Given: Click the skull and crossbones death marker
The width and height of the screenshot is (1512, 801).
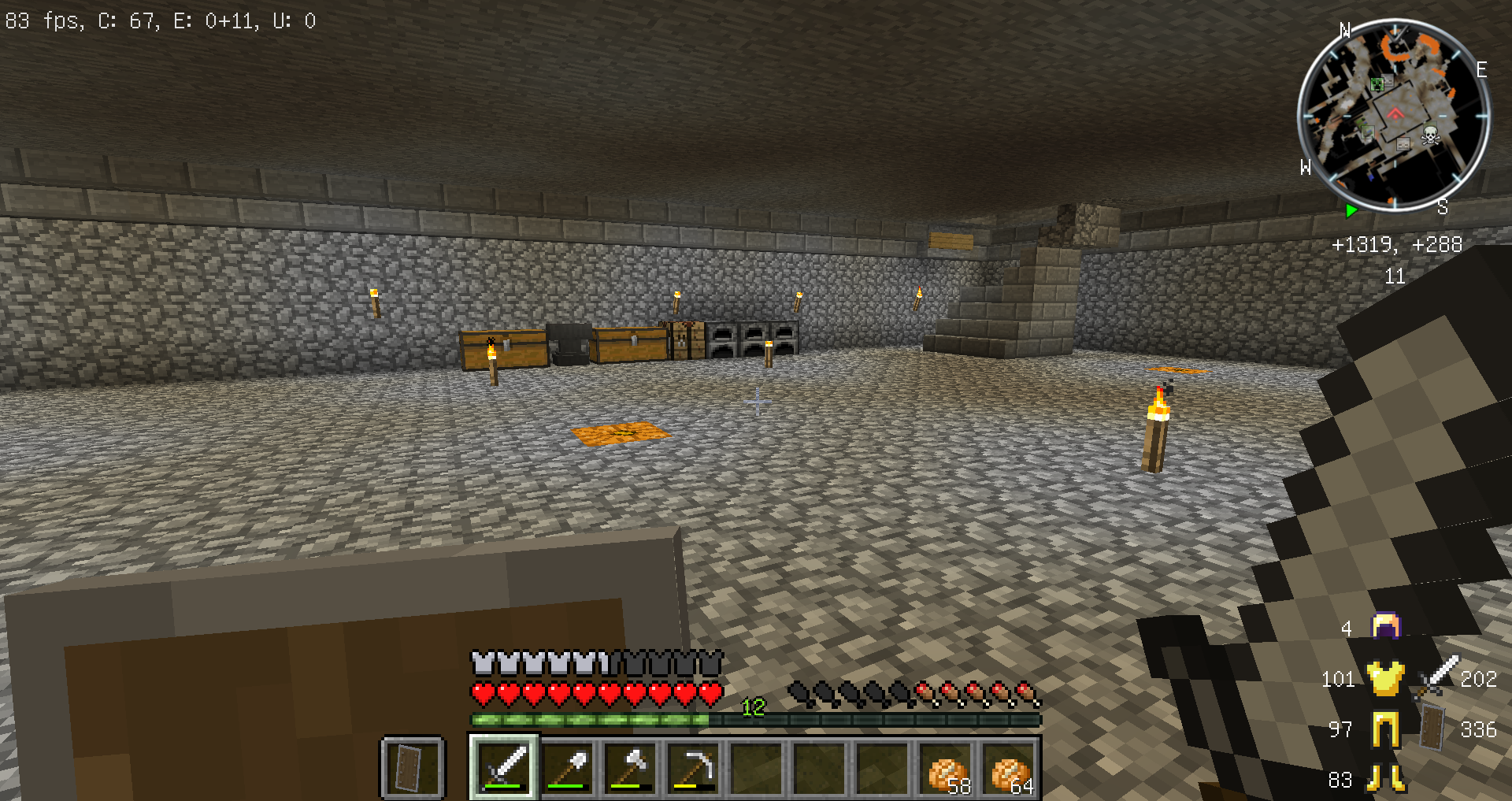Looking at the screenshot, I should [1430, 136].
